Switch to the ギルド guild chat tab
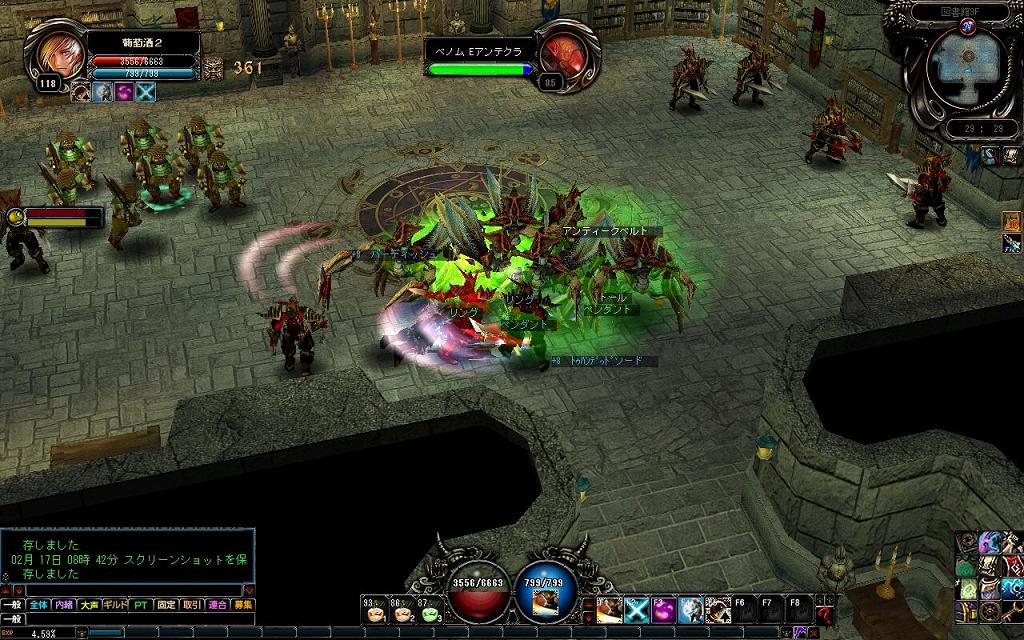Image resolution: width=1024 pixels, height=640 pixels. tap(117, 605)
